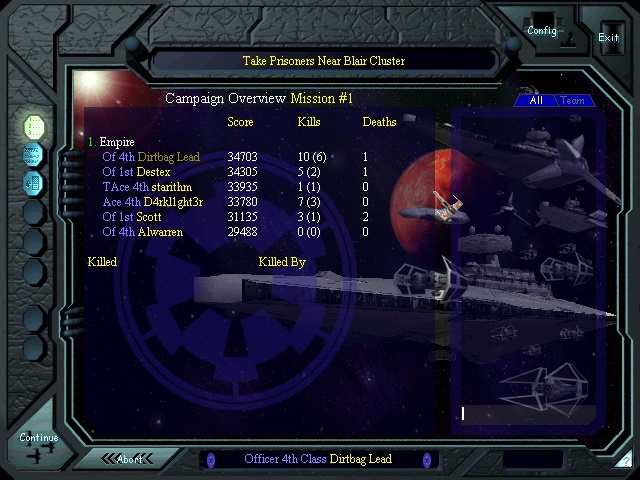Select player starithm in the score list
640x480 pixels.
172,187
